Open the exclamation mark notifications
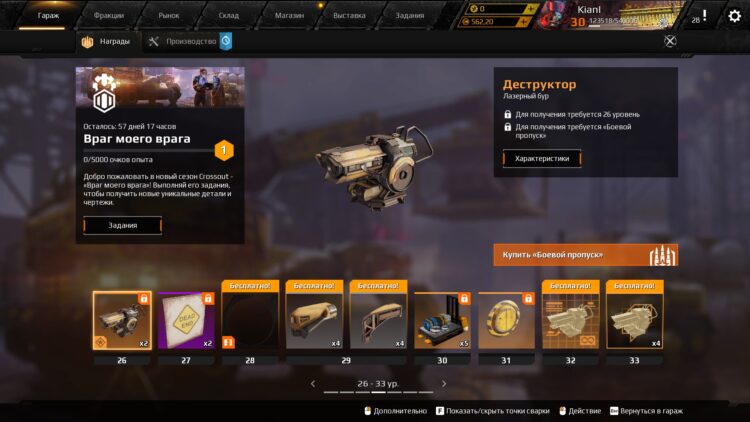The width and height of the screenshot is (750, 422). click(704, 16)
